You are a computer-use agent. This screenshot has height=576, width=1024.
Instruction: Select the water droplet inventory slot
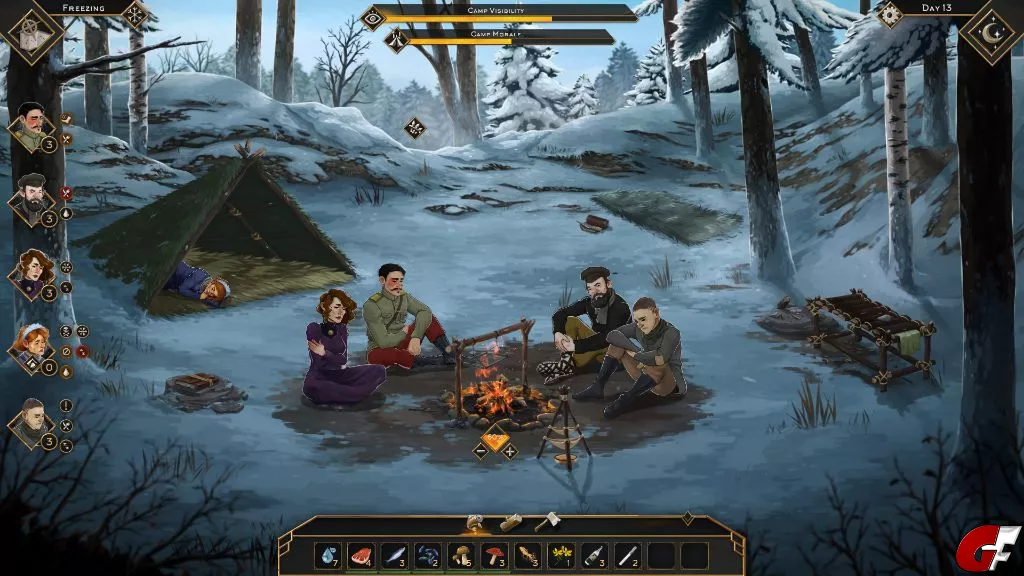click(x=328, y=556)
